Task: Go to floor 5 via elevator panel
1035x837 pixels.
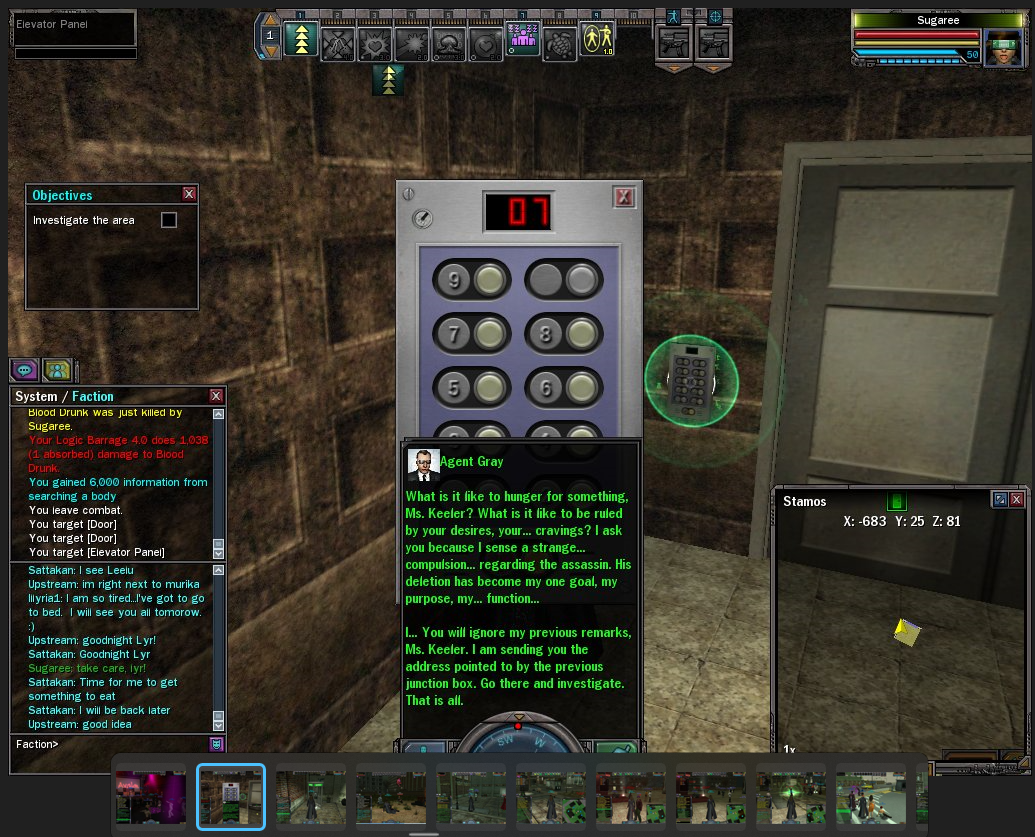Action: [489, 387]
